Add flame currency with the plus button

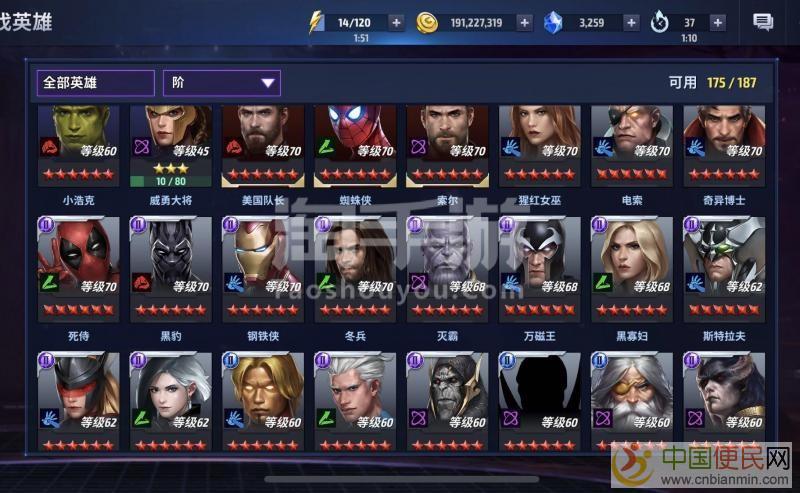point(718,22)
